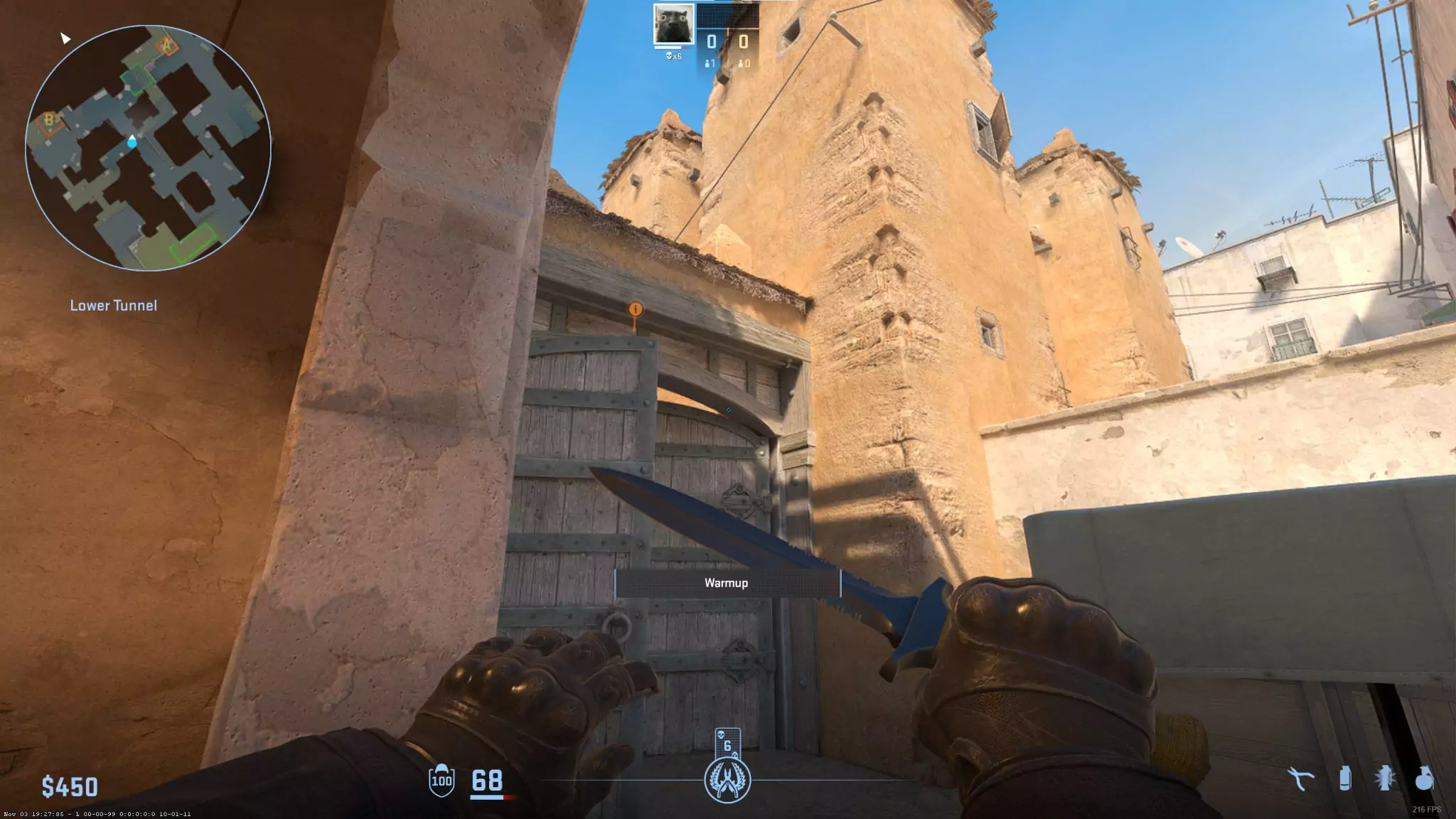Click the armor shield icon near health
1456x819 pixels.
click(442, 780)
